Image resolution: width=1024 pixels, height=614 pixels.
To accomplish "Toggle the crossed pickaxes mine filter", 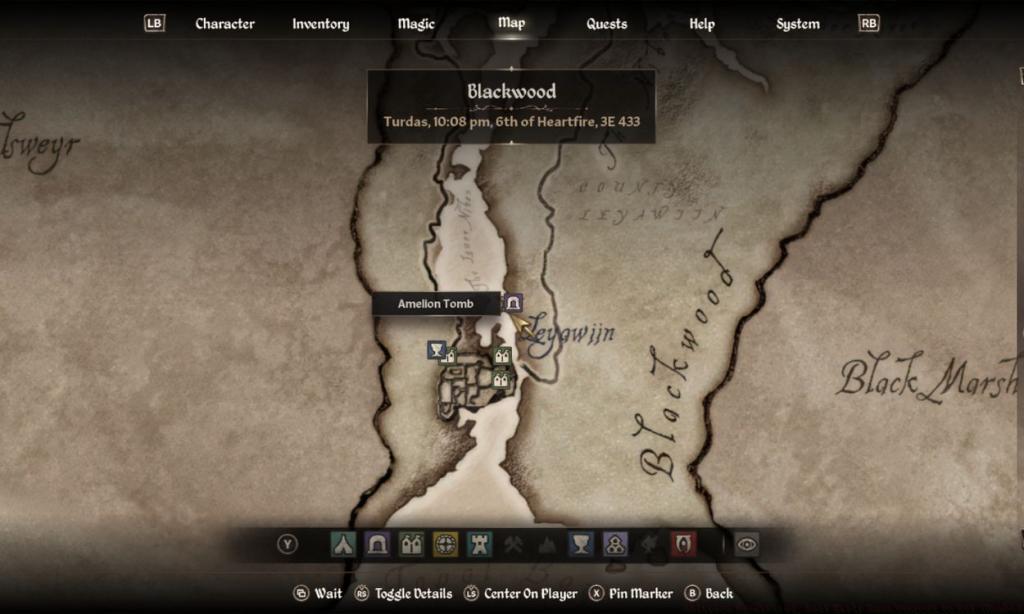I will click(x=513, y=544).
